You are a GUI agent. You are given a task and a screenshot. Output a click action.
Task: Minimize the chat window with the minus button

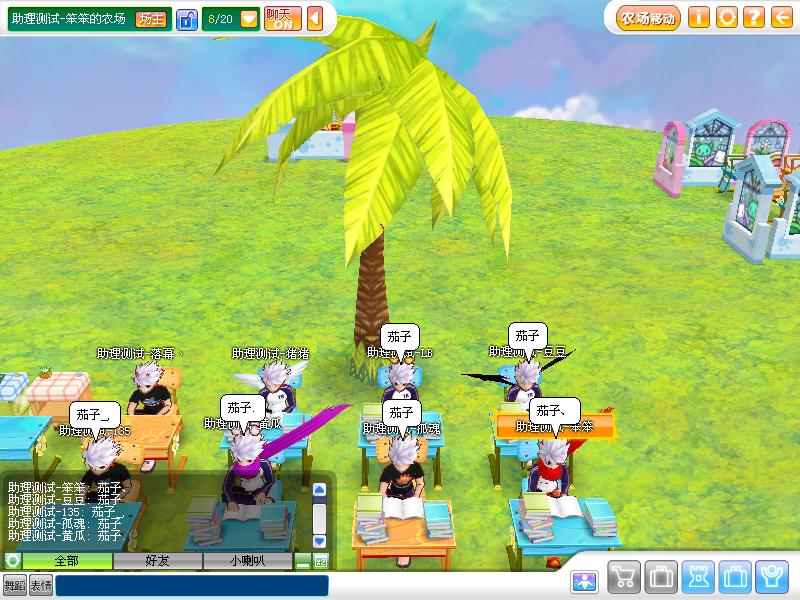point(303,562)
